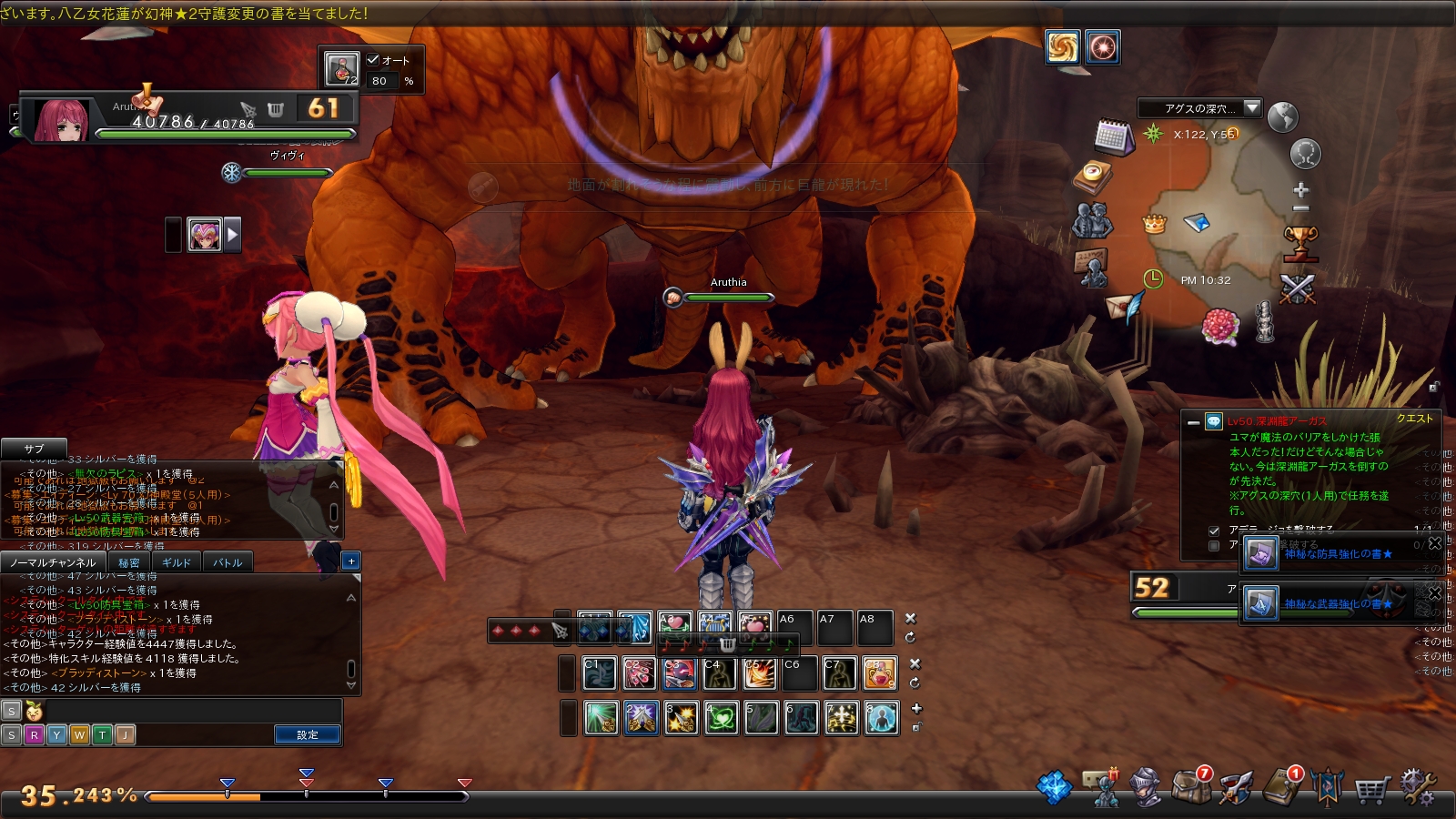Open the guild banner icon
The height and width of the screenshot is (819, 1456).
pyautogui.click(x=1328, y=787)
